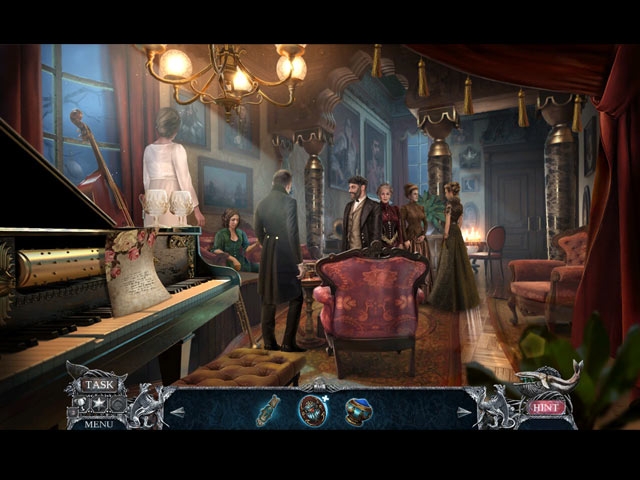Select the teal figurine inventory item
The image size is (640, 480).
click(x=268, y=410)
